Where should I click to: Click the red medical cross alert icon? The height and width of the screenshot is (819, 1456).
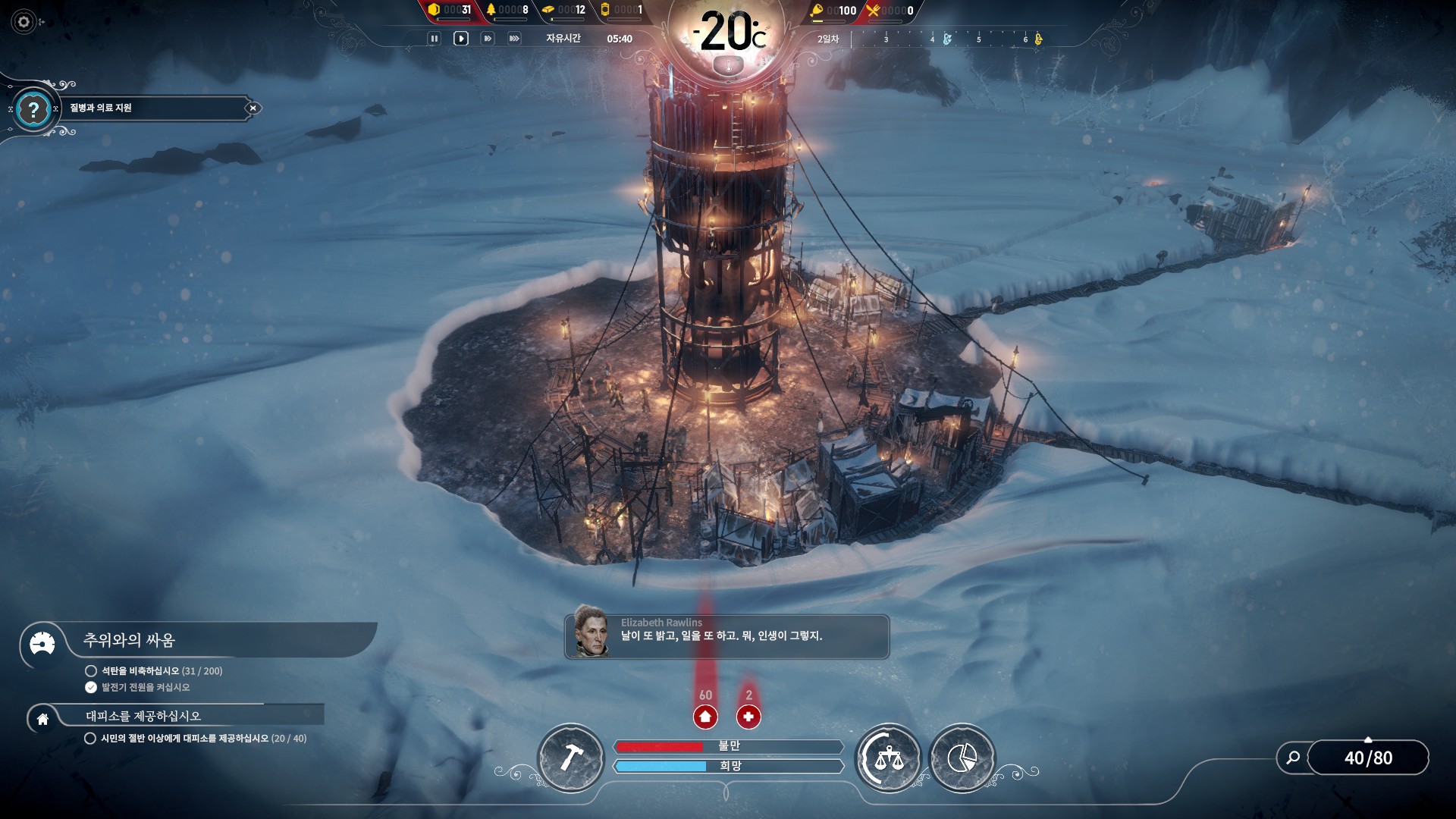coord(748,716)
